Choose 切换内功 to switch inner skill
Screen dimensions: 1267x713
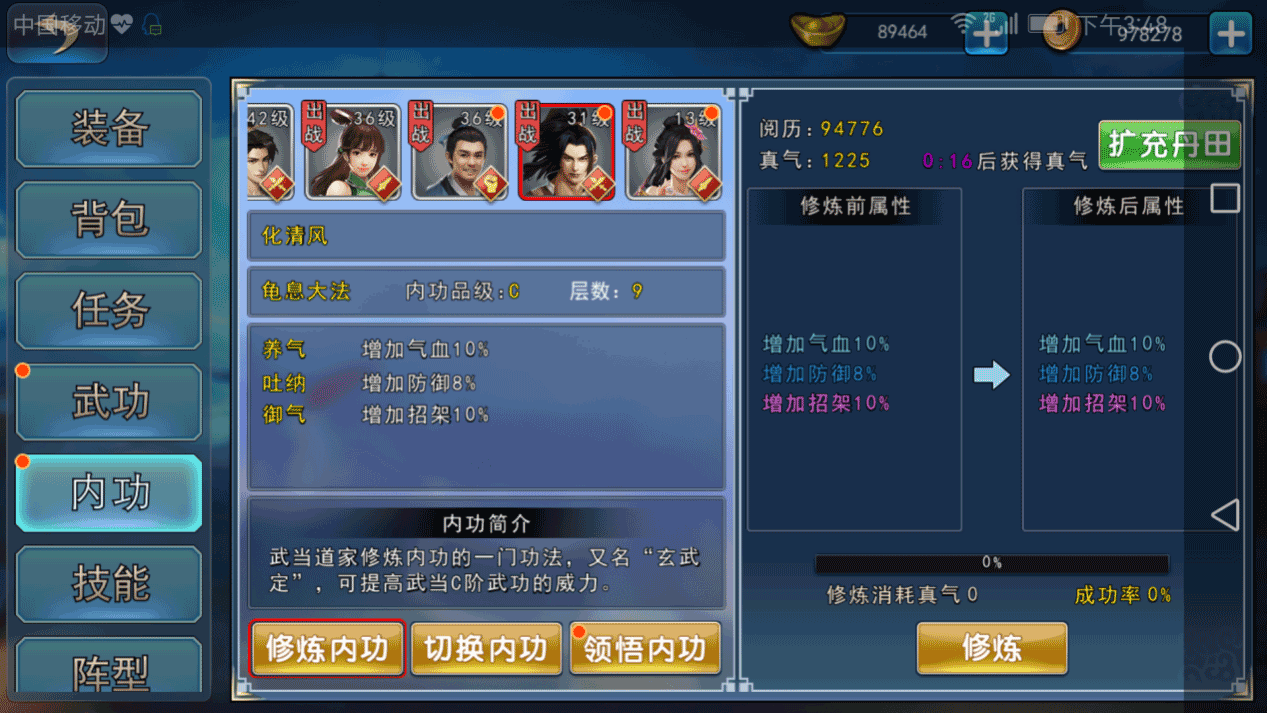point(486,649)
